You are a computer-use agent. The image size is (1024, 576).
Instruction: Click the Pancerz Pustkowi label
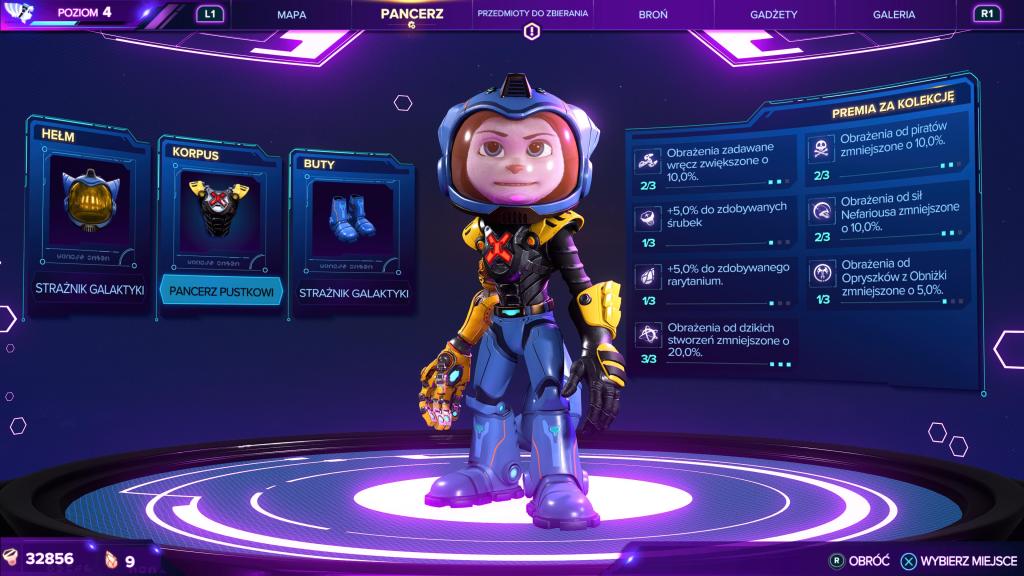tap(220, 291)
